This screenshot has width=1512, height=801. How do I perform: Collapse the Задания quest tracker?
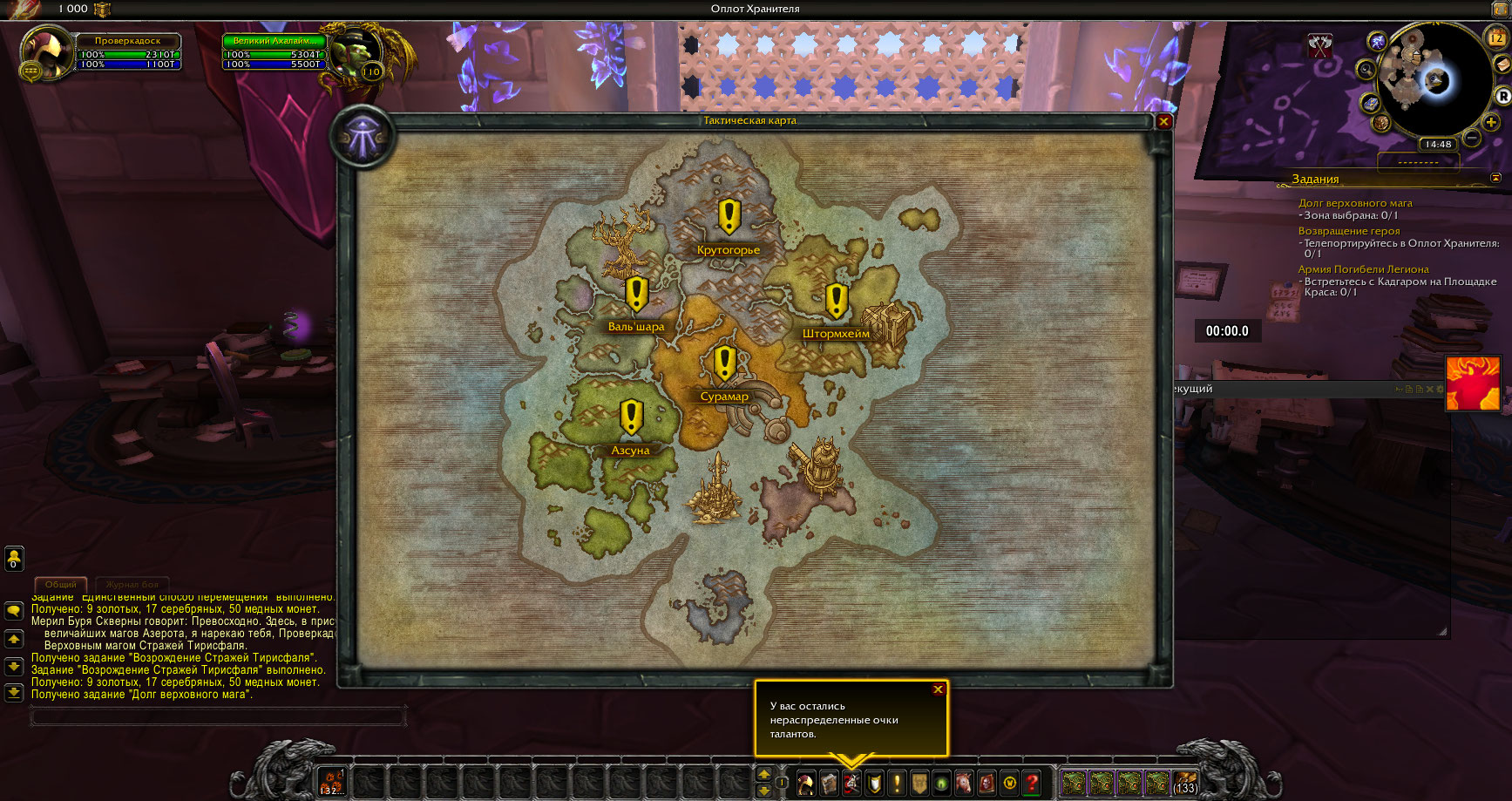click(1495, 178)
